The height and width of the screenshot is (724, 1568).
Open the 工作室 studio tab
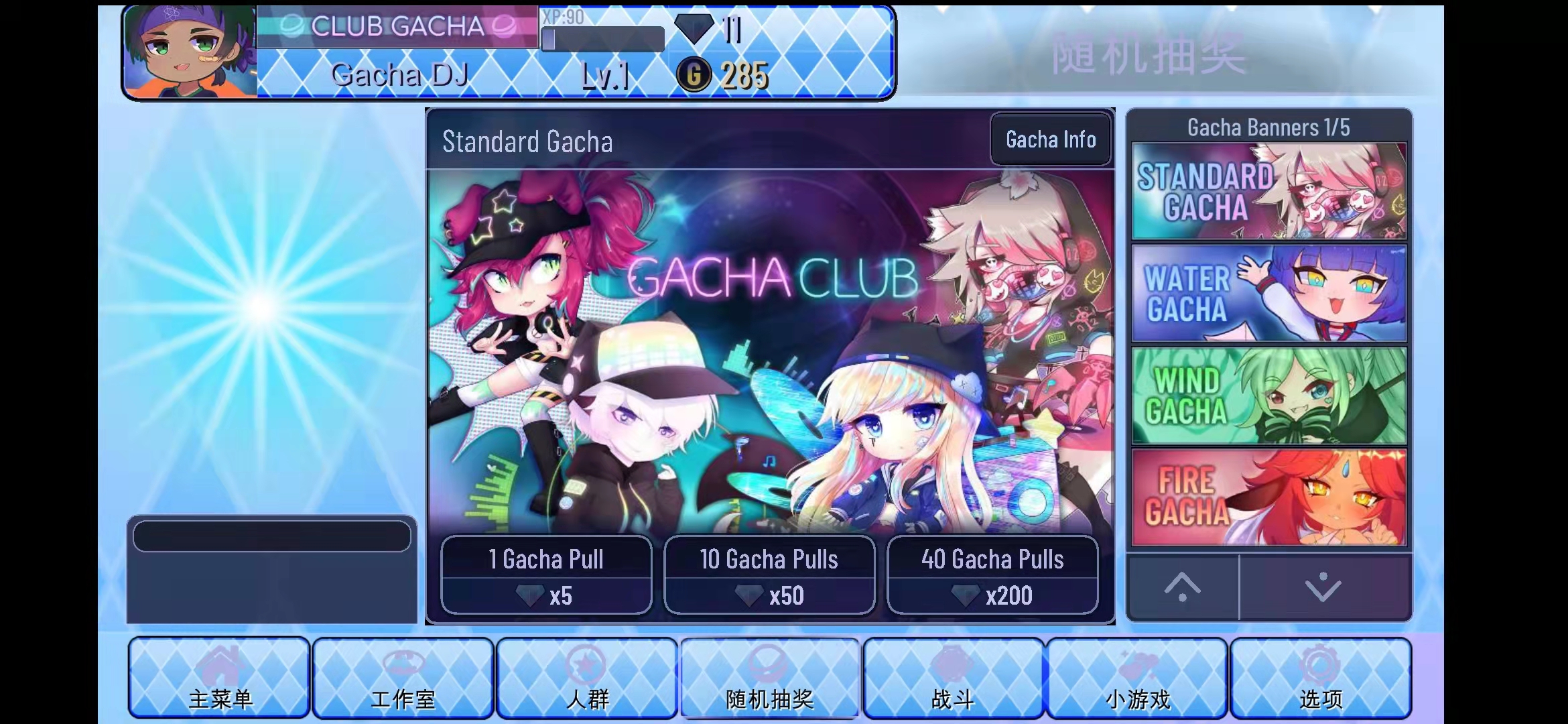click(x=403, y=678)
